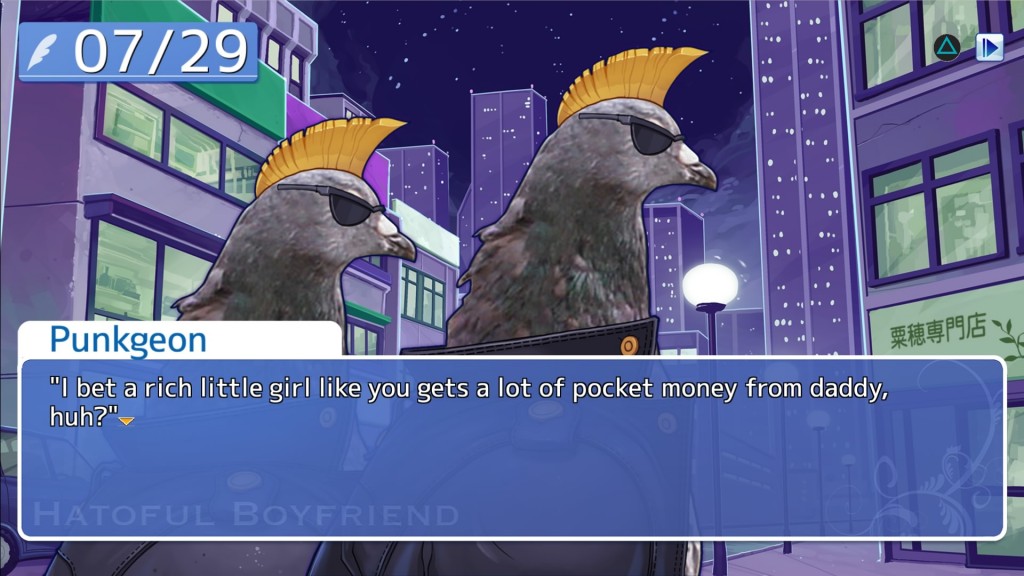Advance Punkgeon's dialogue text box
This screenshot has width=1024, height=576.
511,448
